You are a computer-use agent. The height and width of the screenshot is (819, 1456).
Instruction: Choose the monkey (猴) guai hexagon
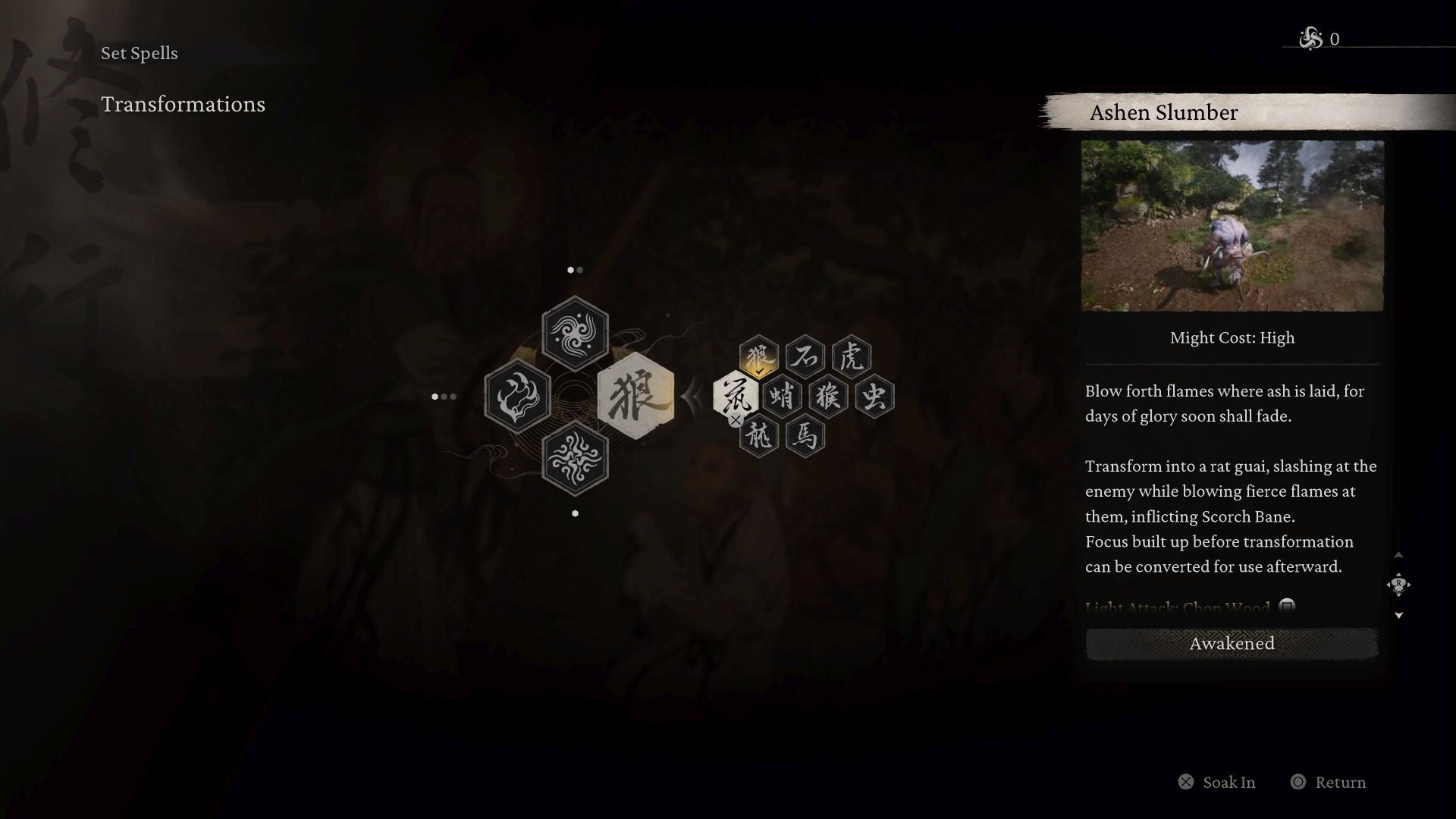coord(829,395)
